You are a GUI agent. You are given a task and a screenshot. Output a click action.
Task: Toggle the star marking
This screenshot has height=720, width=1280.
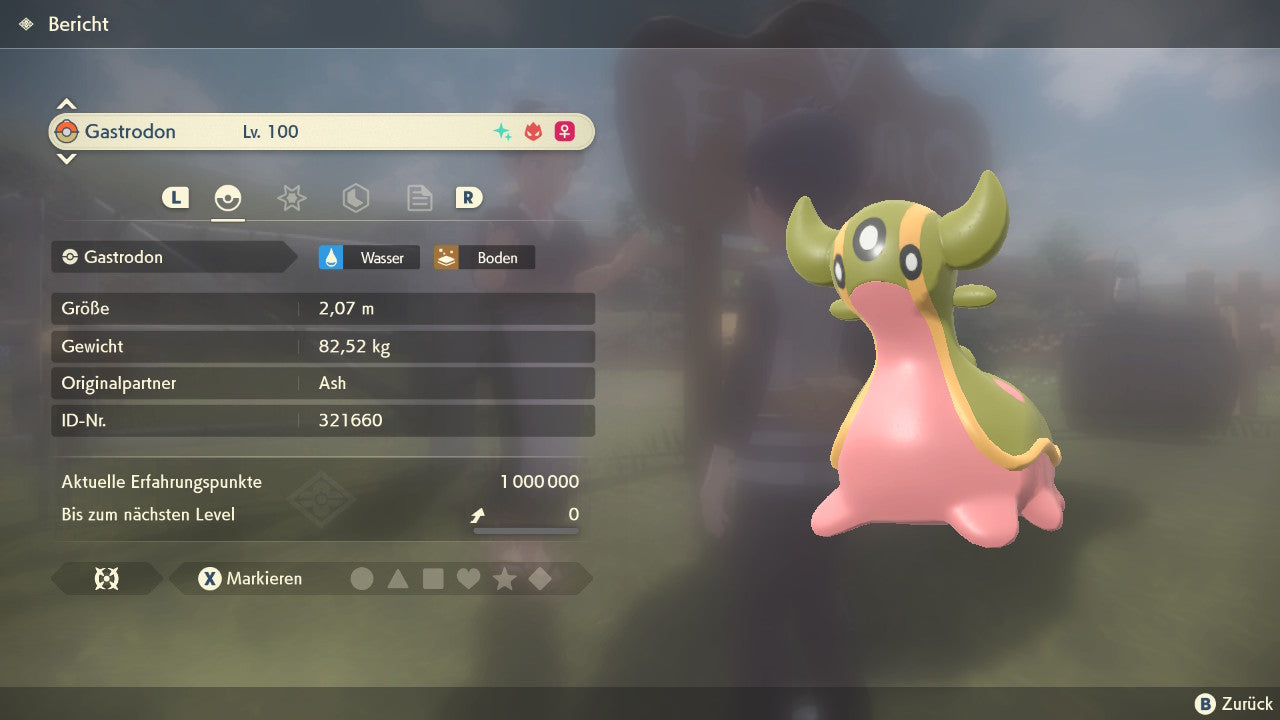[504, 579]
